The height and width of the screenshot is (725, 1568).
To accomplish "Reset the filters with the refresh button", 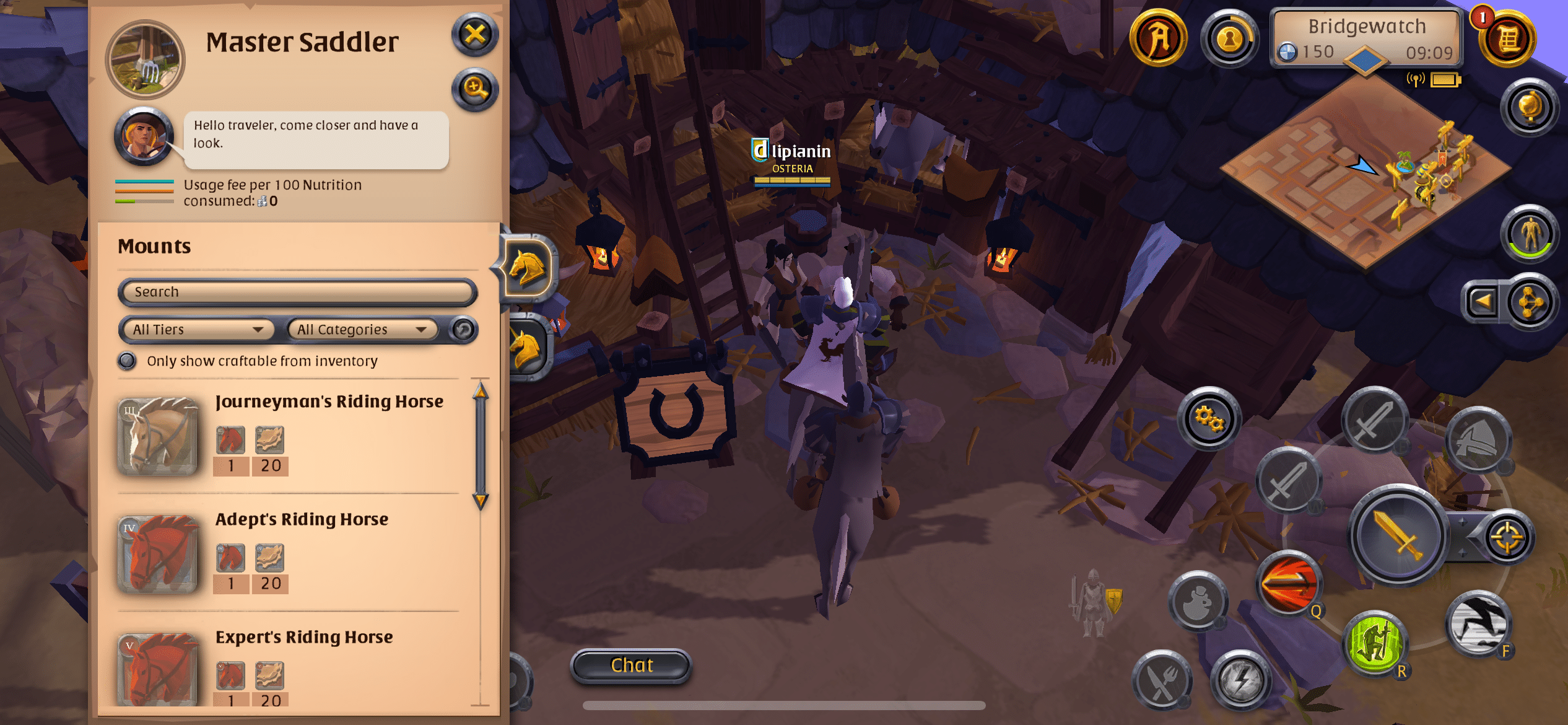I will [463, 330].
